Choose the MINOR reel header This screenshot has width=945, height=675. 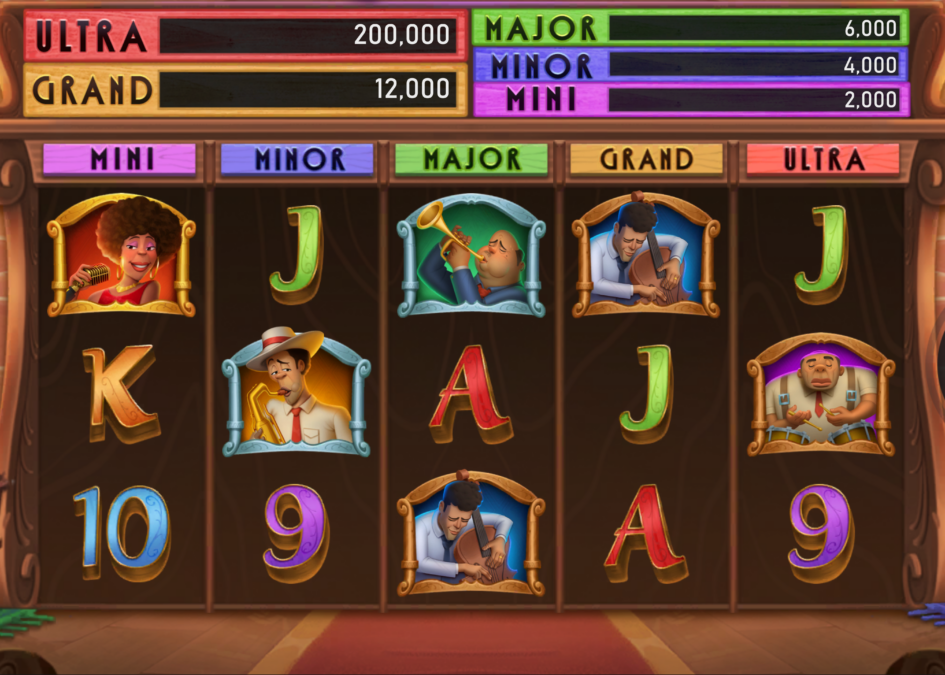[x=297, y=159]
